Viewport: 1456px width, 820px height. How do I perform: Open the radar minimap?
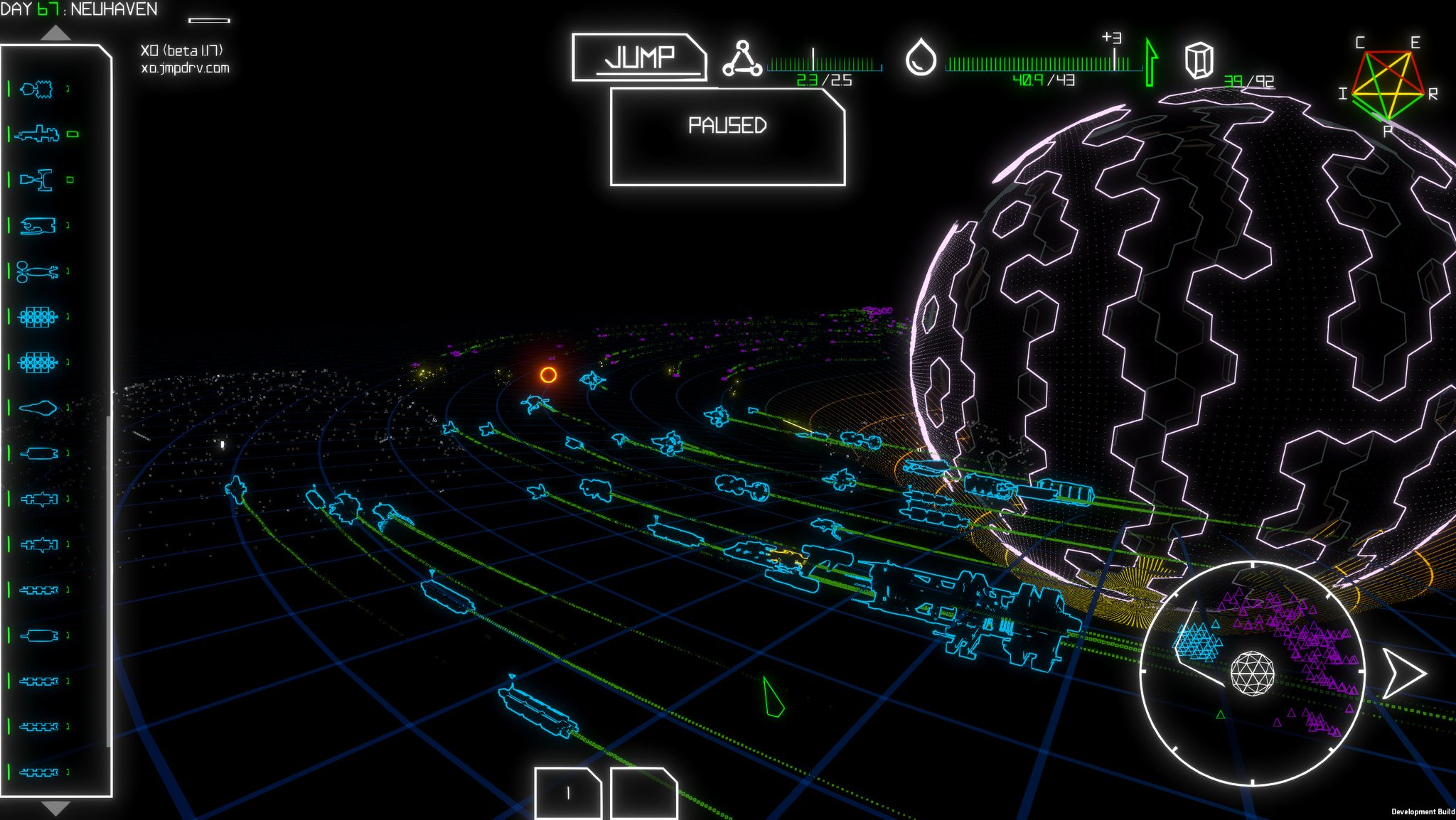(x=1252, y=672)
